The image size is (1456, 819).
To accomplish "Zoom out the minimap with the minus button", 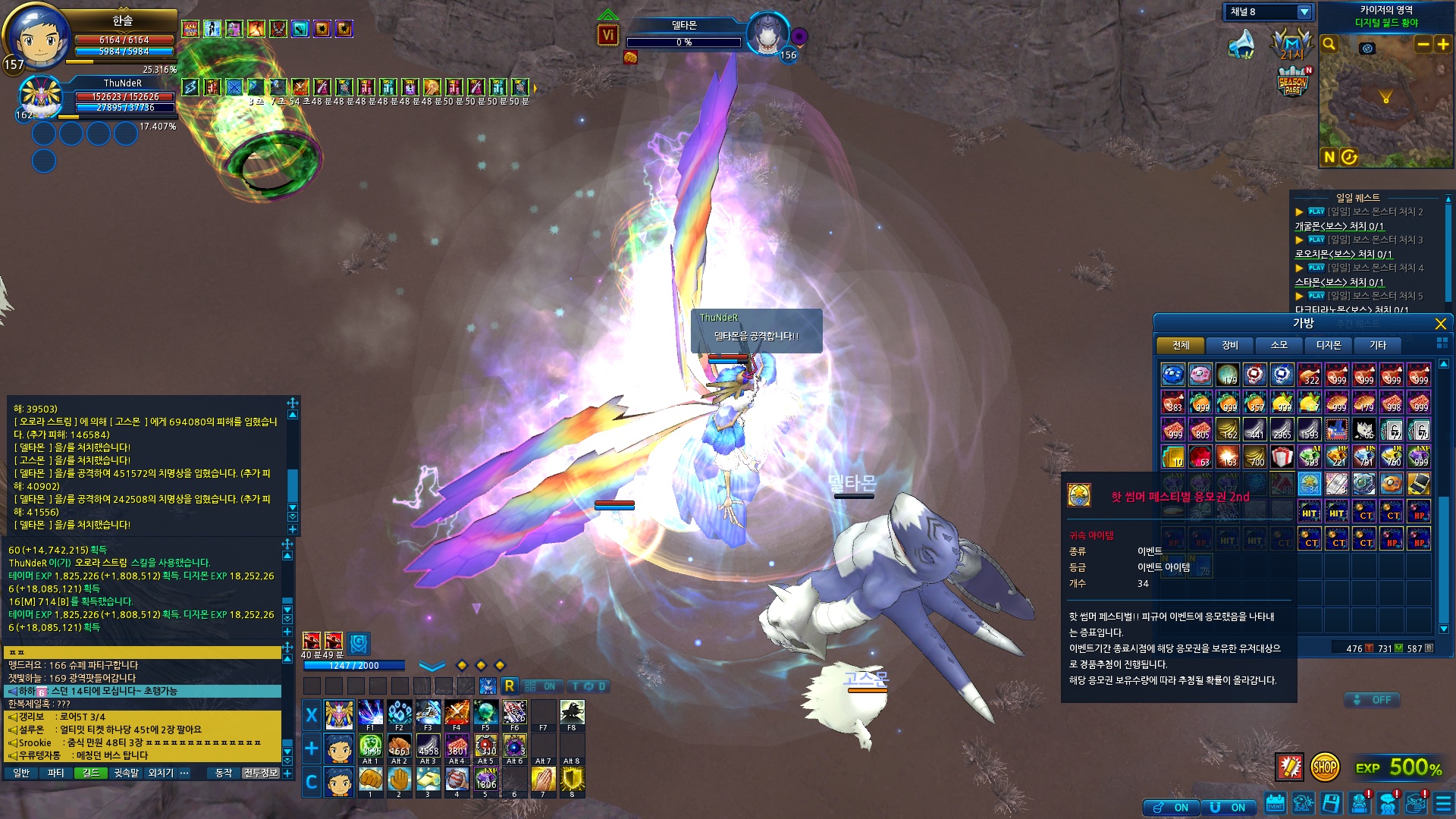I will tap(1423, 45).
